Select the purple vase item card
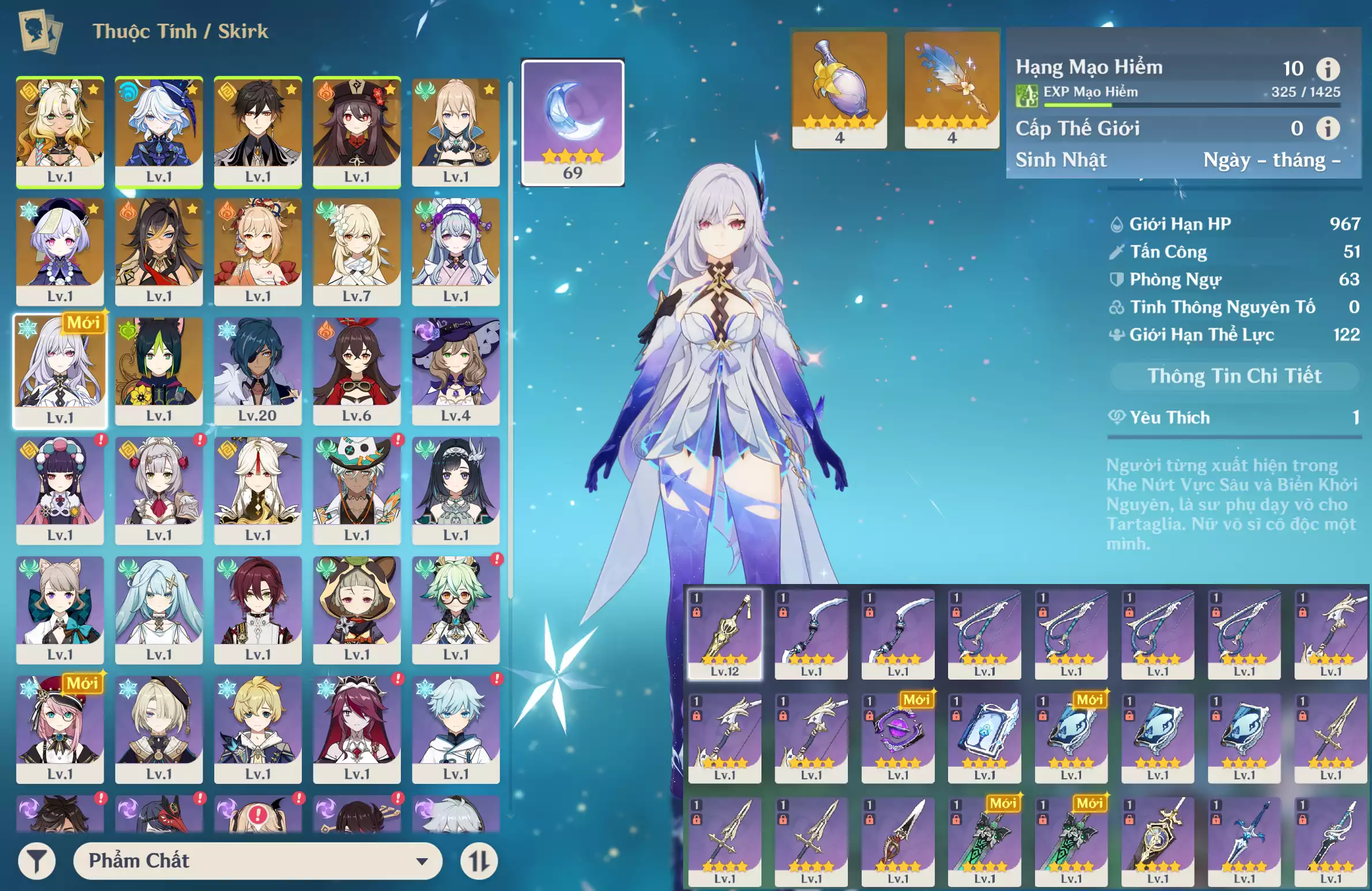 click(839, 89)
